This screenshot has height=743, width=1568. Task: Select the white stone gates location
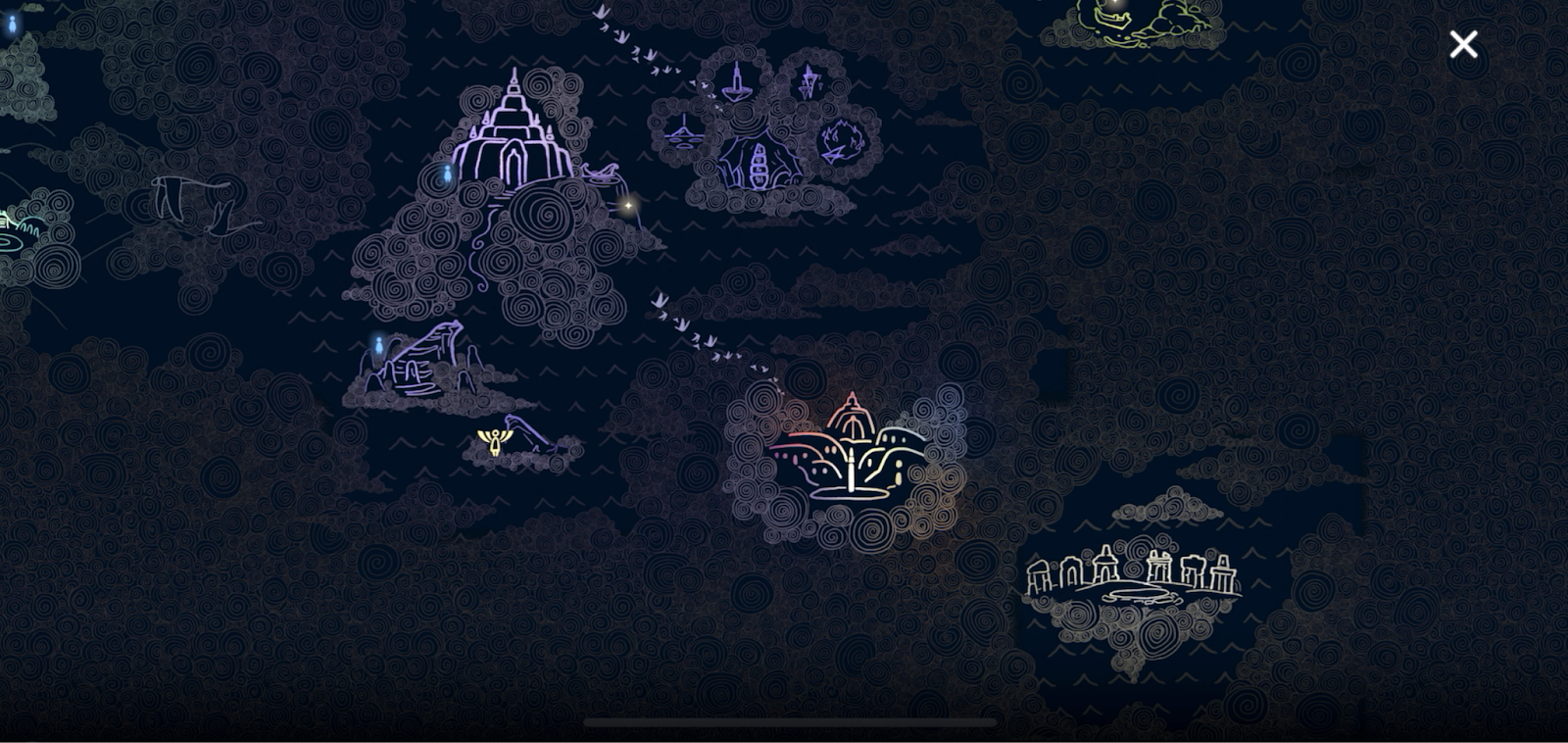(1132, 575)
